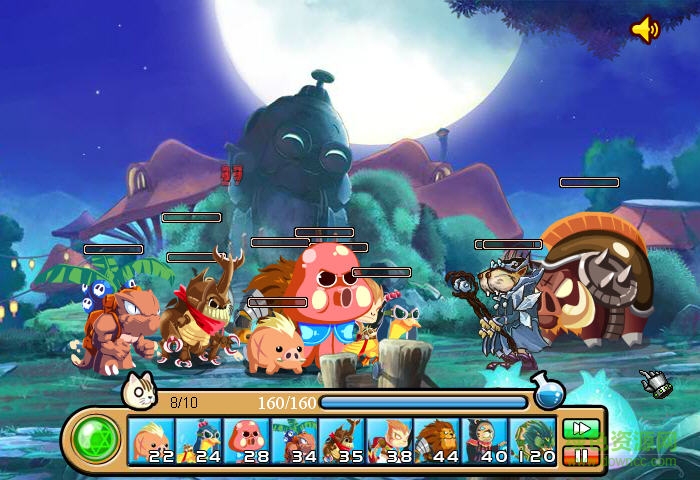Deploy the pink mushroom unit costing 28
Screen dimensions: 700x480
[247, 441]
